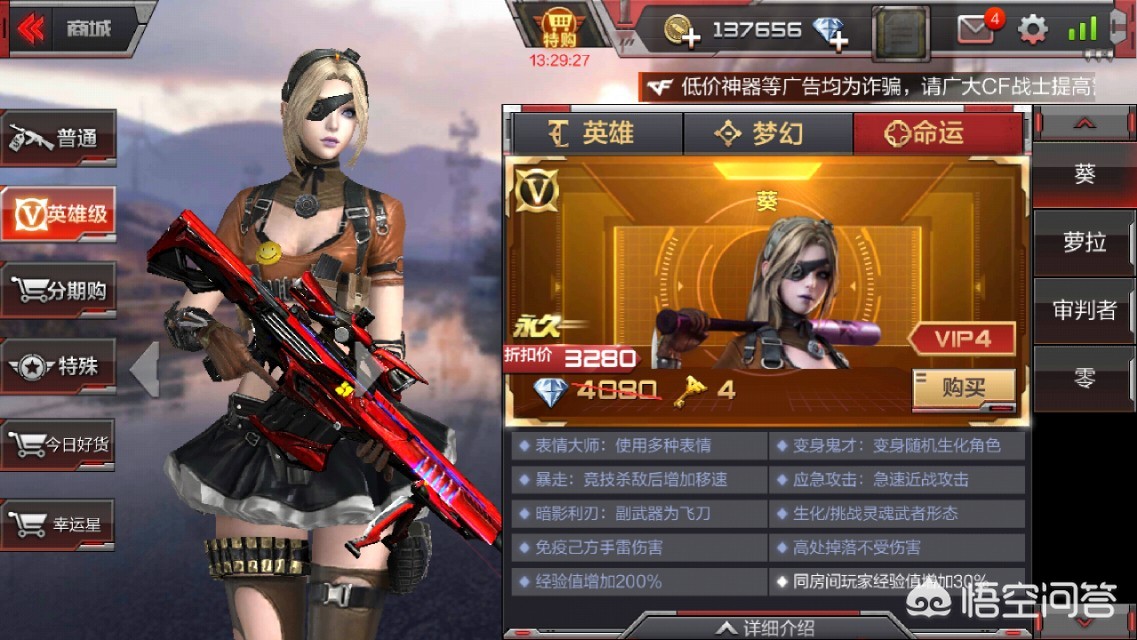The width and height of the screenshot is (1137, 640).
Task: Open the settings gear
Action: [1032, 29]
